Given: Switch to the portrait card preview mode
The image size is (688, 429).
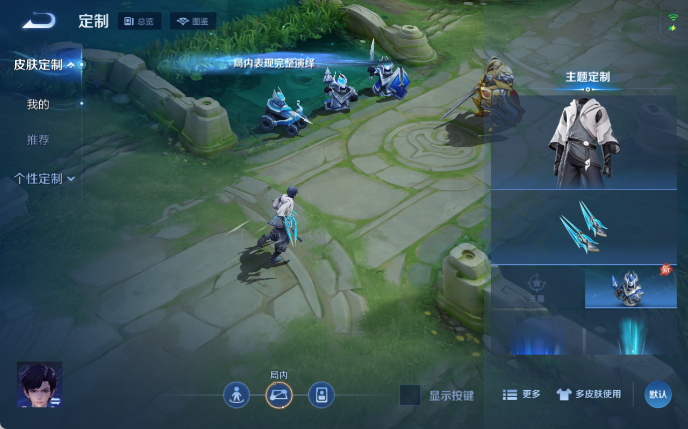Looking at the screenshot, I should (x=321, y=395).
